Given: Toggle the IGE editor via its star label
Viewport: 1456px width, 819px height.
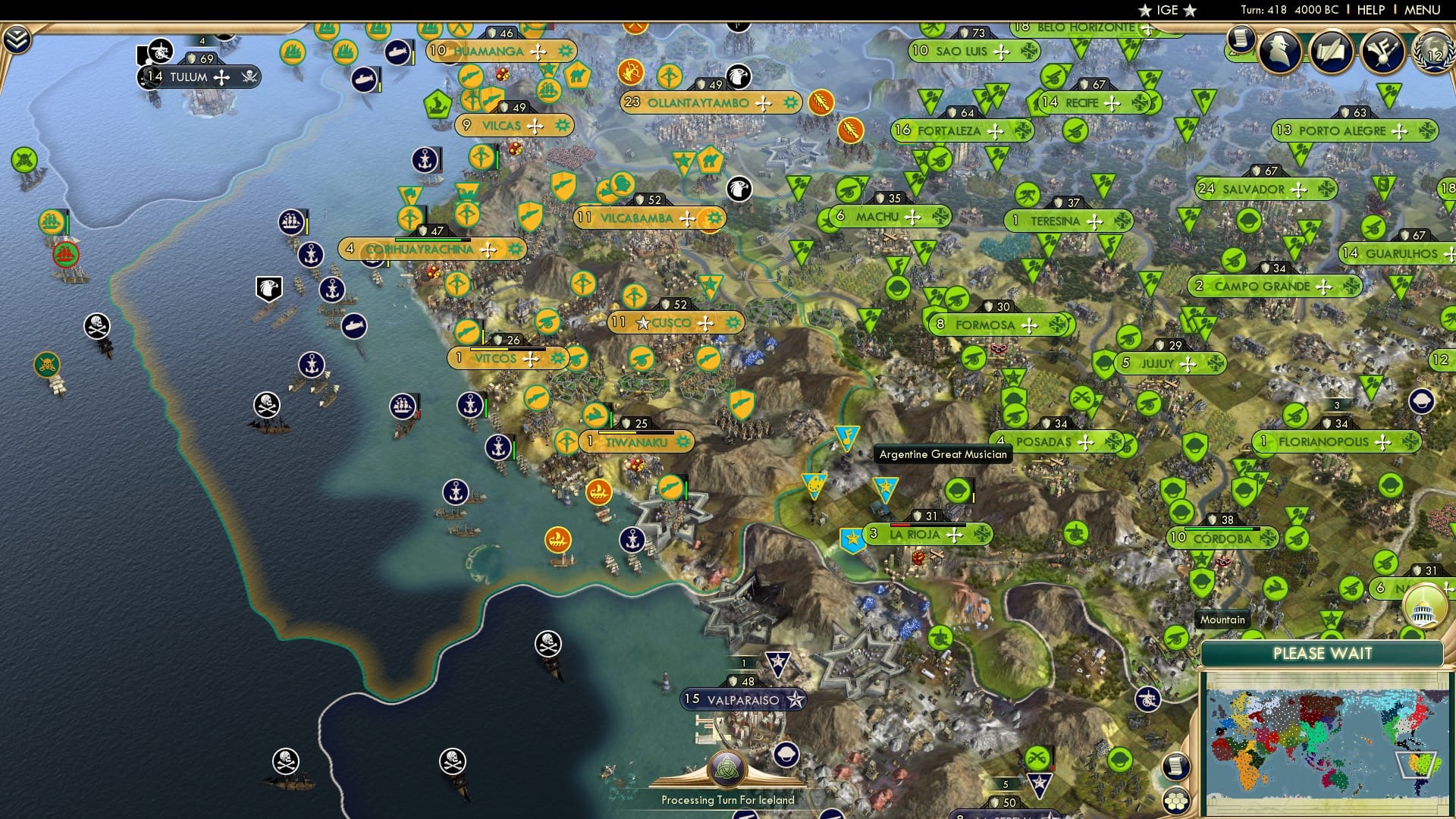Looking at the screenshot, I should pos(1166,10).
